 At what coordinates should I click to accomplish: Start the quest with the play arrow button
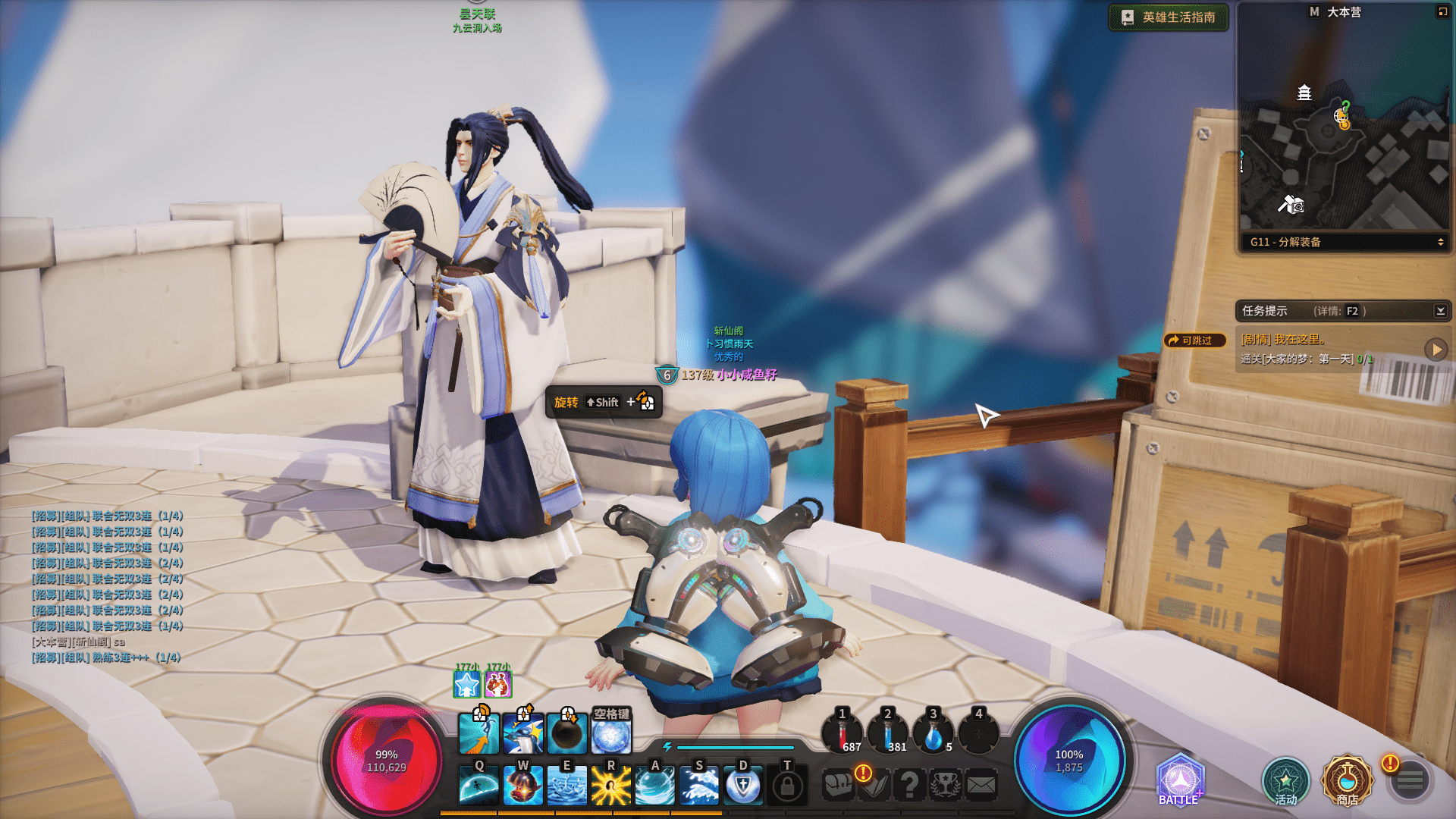1435,350
